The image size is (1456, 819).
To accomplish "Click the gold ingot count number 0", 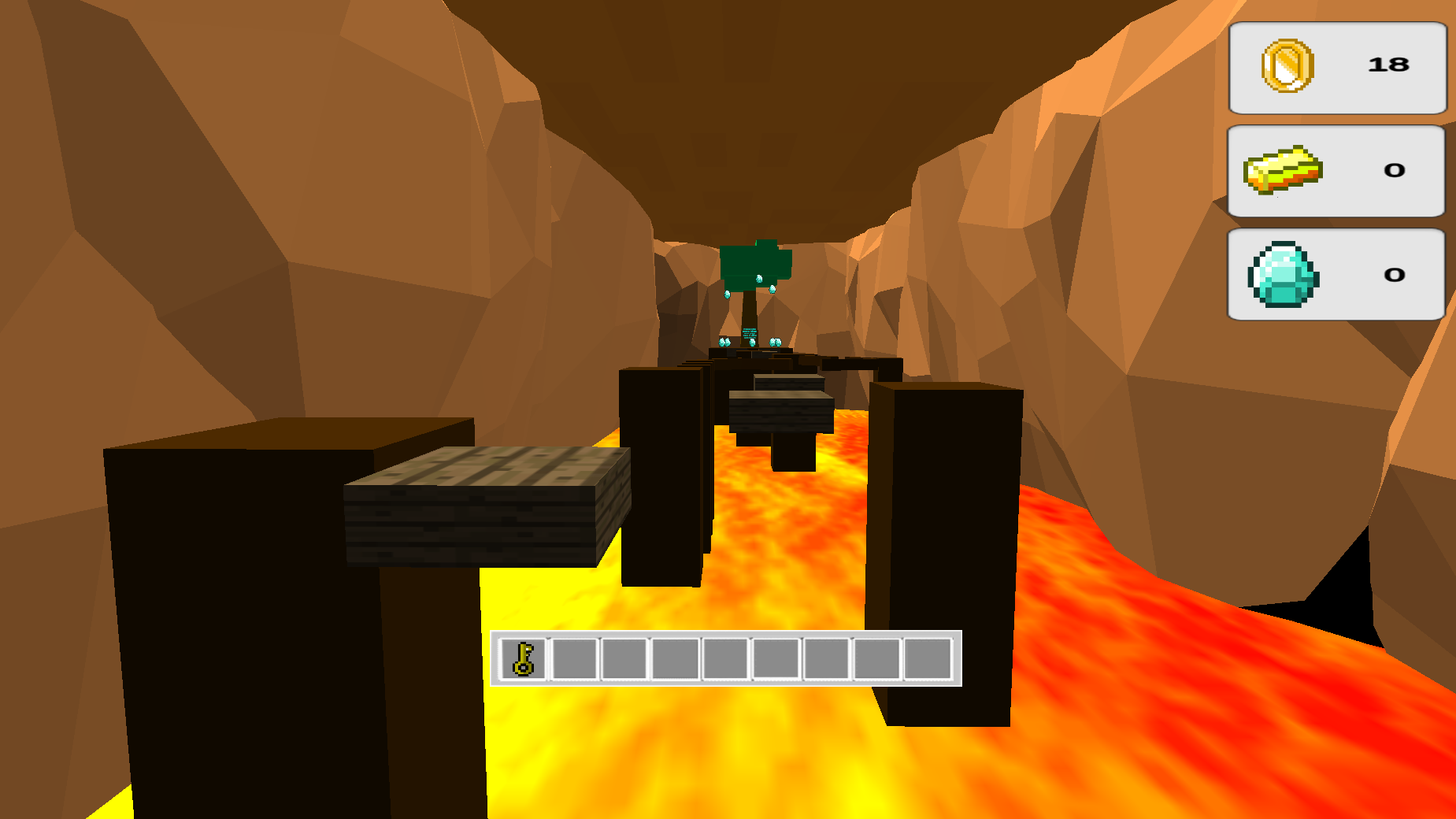I will [1395, 170].
